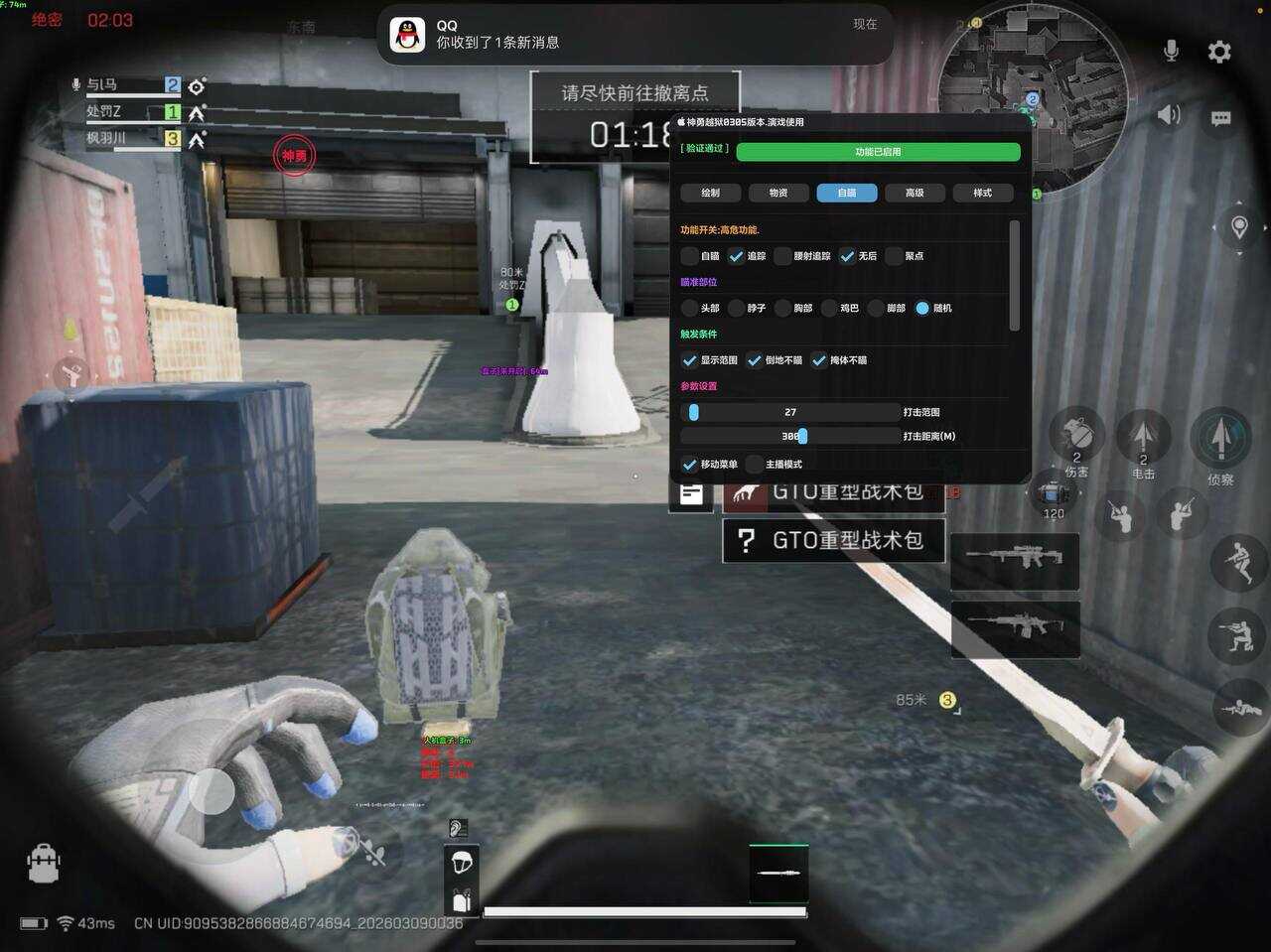Viewport: 1271px width, 952px height.
Task: Switch to the 样式 tab in overlay
Action: coord(982,193)
